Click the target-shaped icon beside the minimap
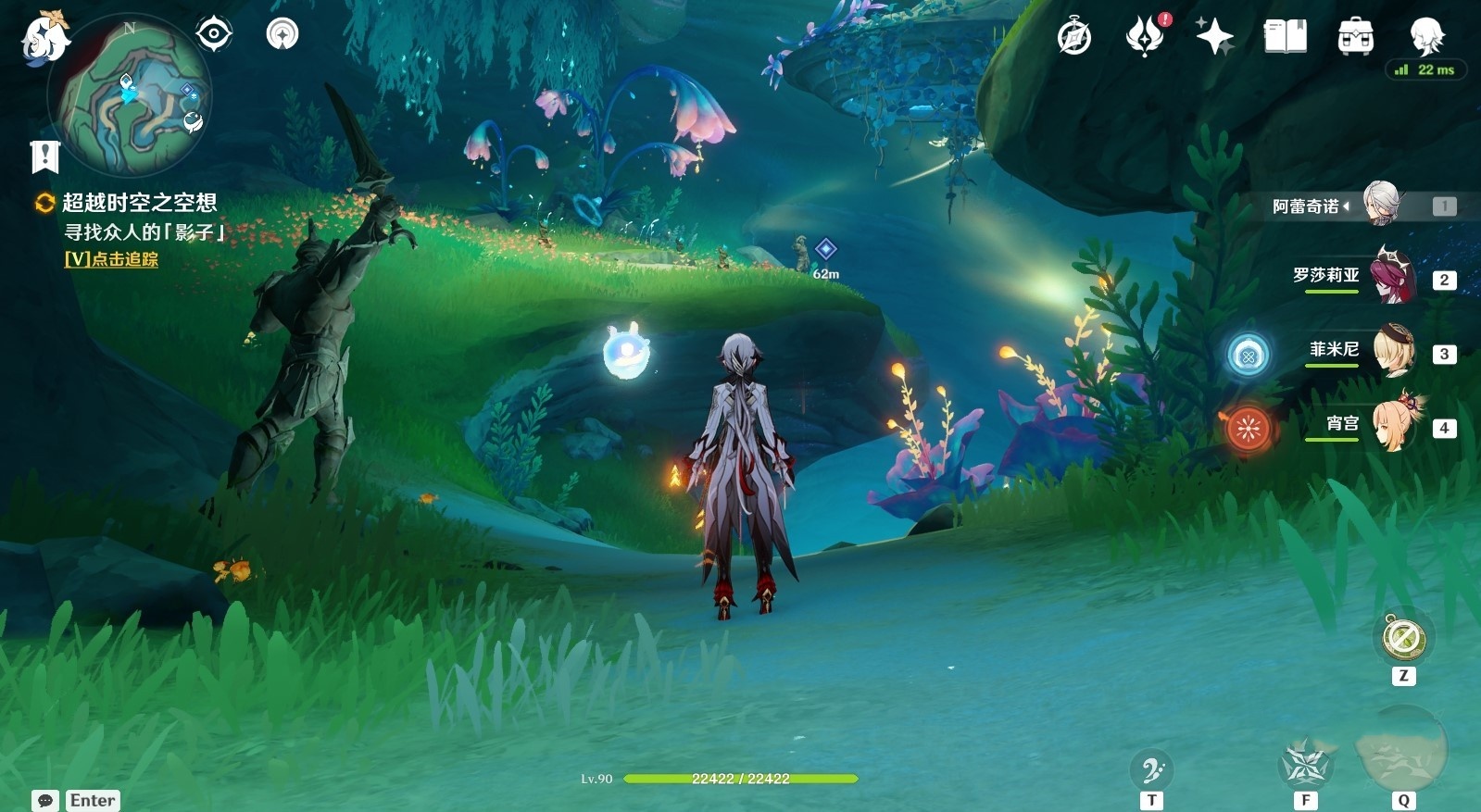 (214, 35)
